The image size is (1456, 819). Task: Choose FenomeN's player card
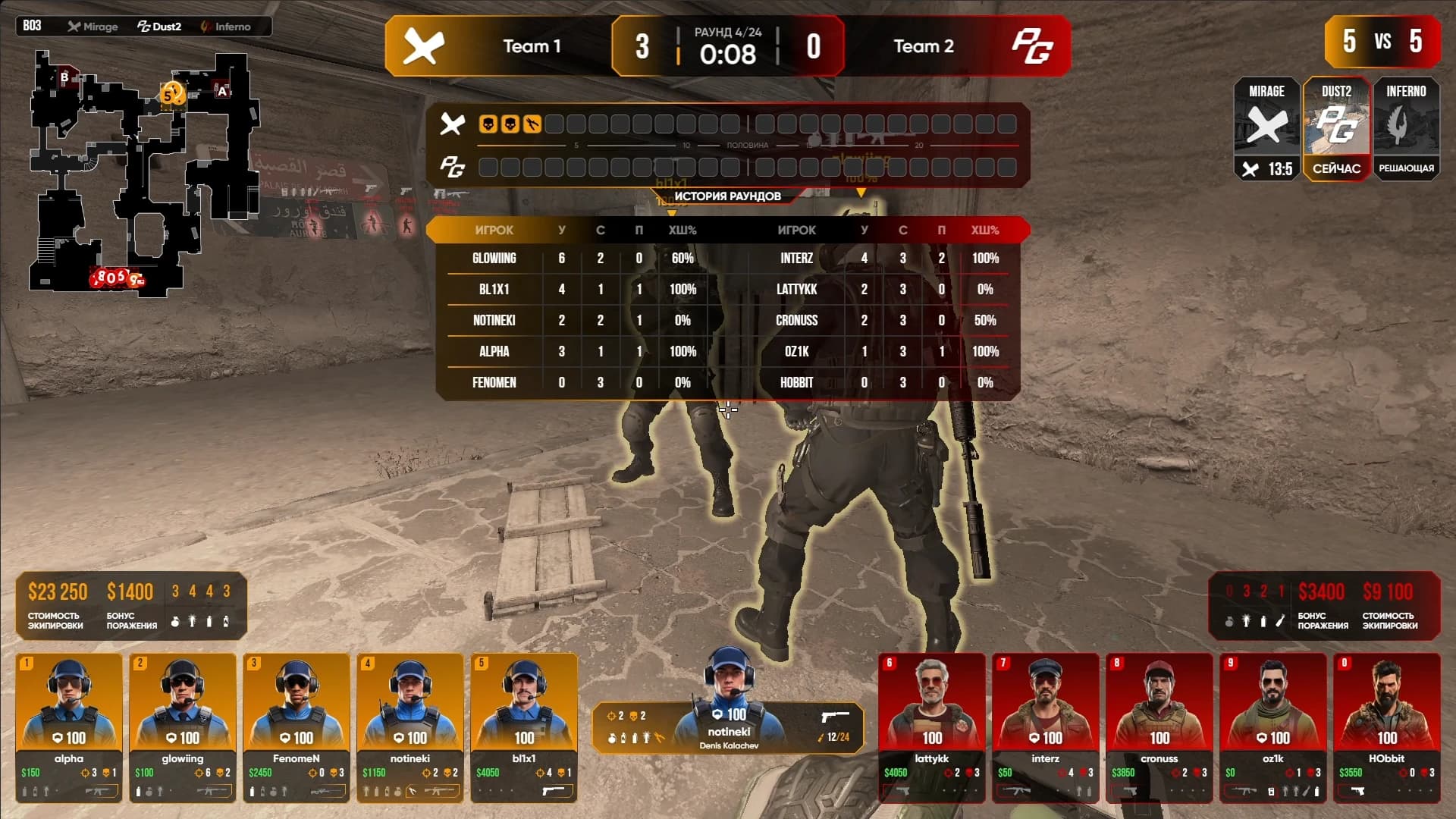(297, 726)
